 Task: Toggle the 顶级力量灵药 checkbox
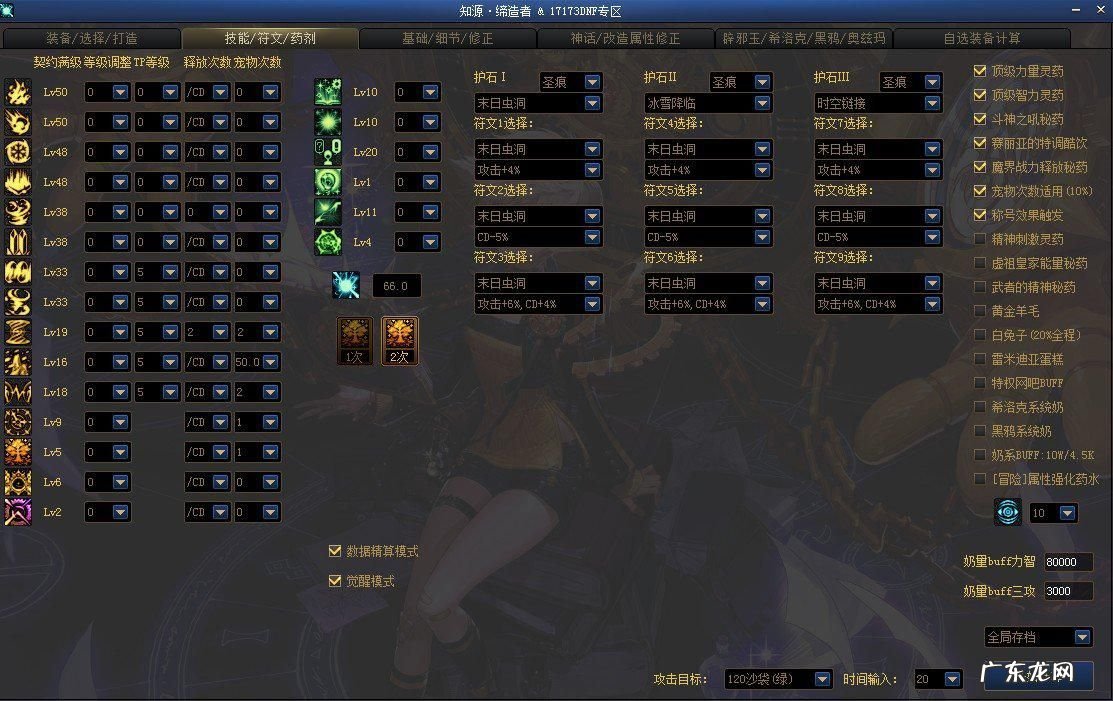[980, 71]
